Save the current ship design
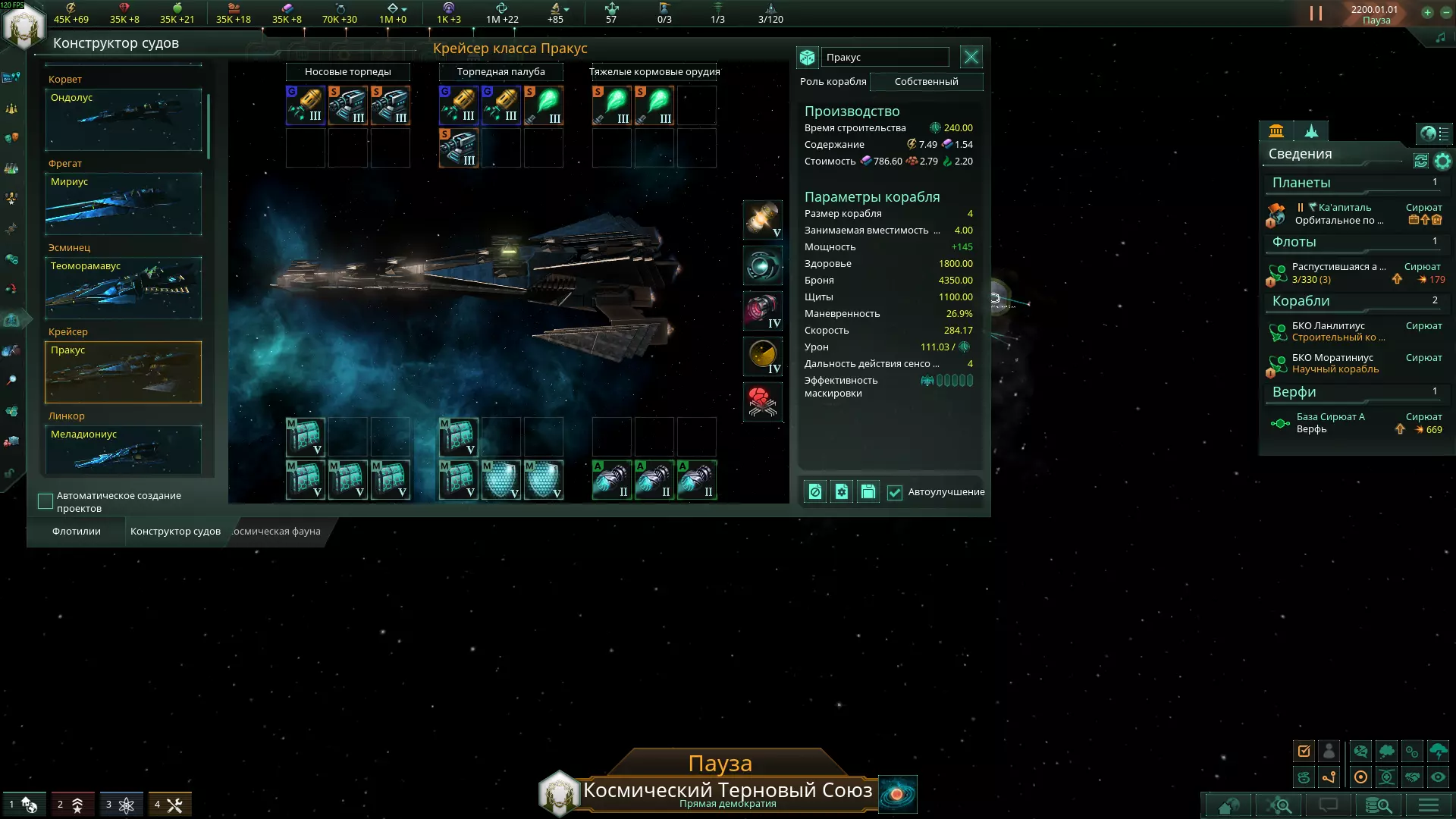The height and width of the screenshot is (819, 1456). pos(868,492)
